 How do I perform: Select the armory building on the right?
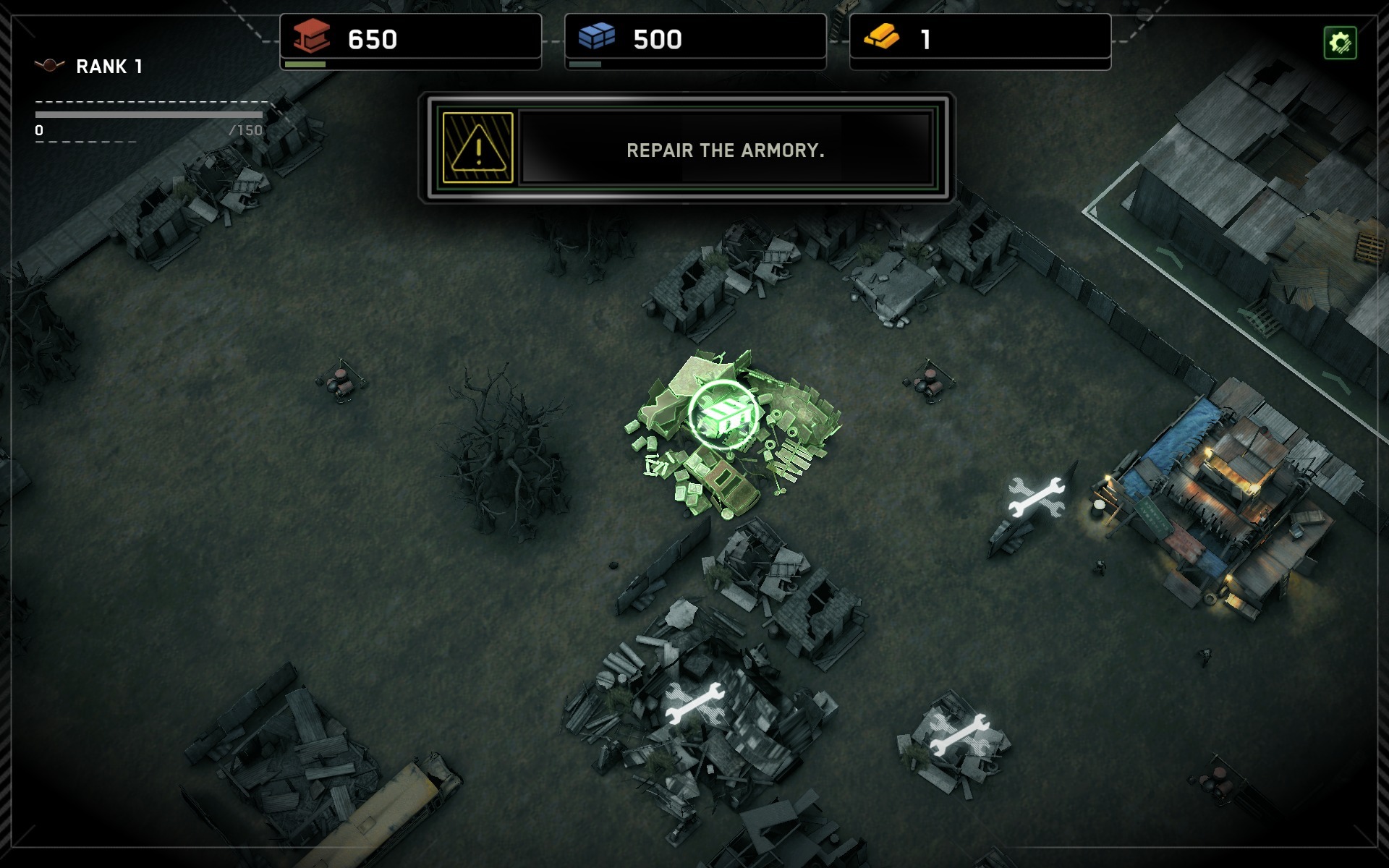[1230, 521]
